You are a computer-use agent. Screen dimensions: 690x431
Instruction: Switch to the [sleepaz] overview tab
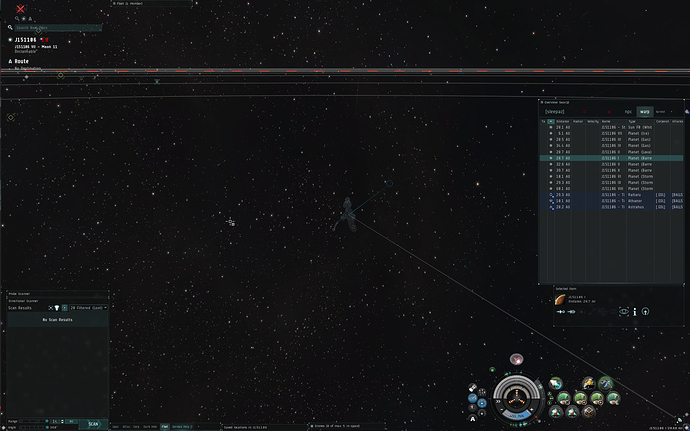pyautogui.click(x=555, y=111)
